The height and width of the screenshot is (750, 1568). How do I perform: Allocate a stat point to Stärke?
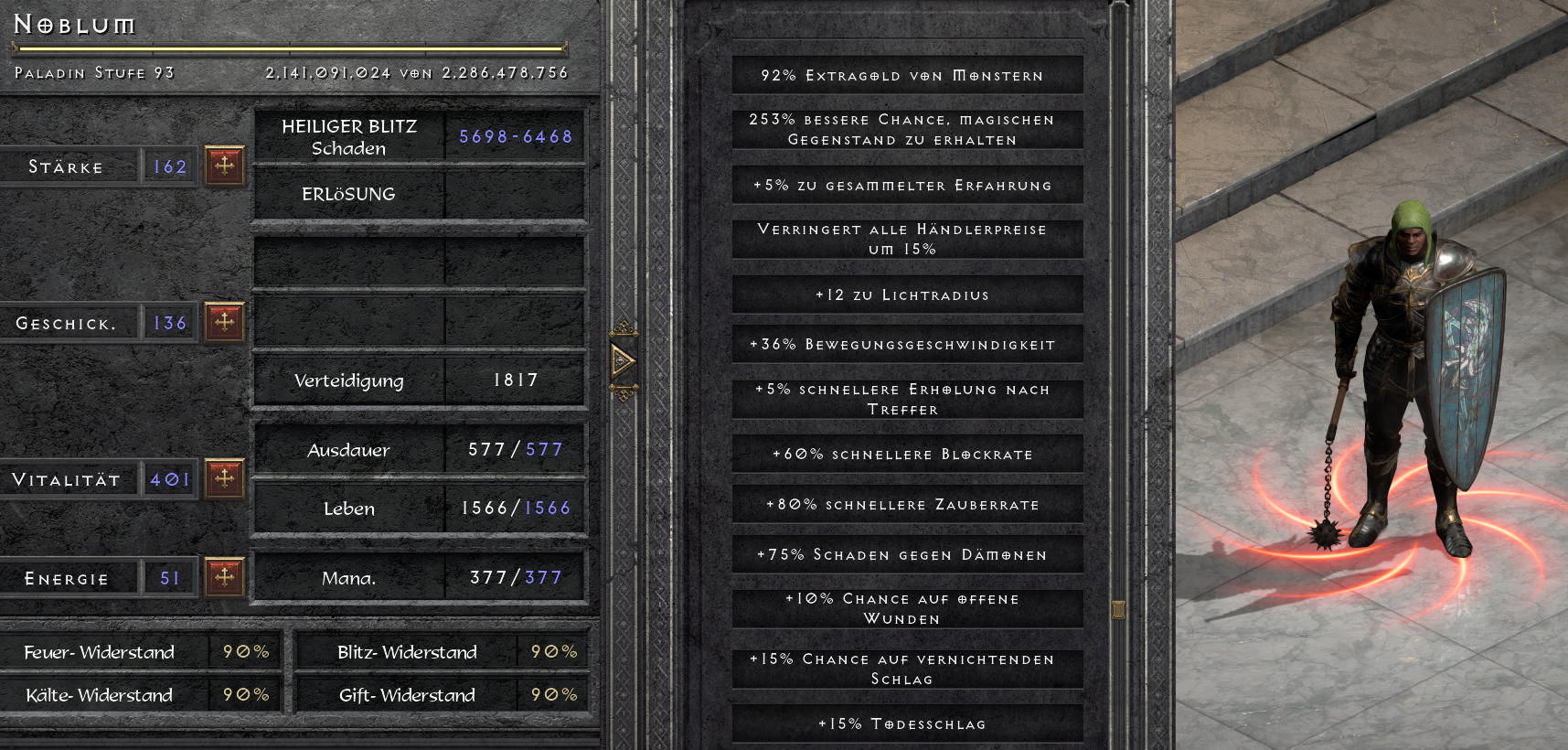tap(224, 165)
